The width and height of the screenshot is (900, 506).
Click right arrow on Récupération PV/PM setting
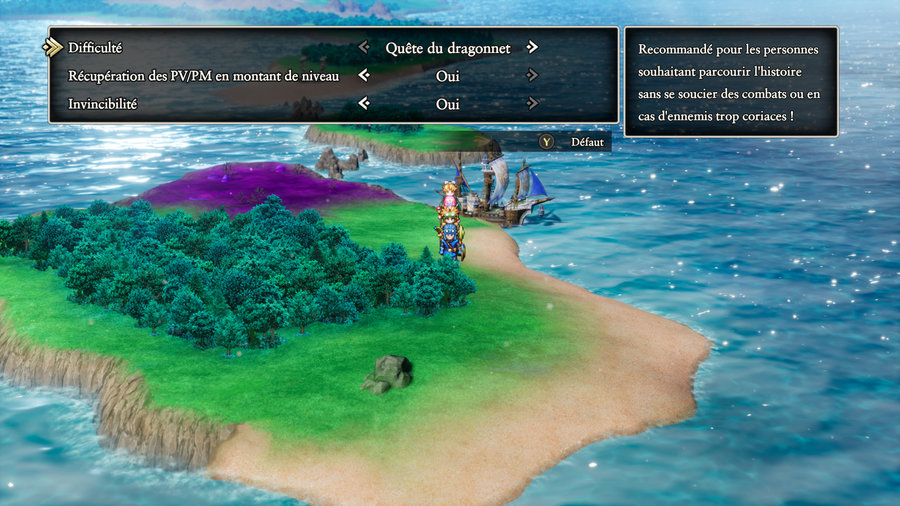pyautogui.click(x=532, y=75)
